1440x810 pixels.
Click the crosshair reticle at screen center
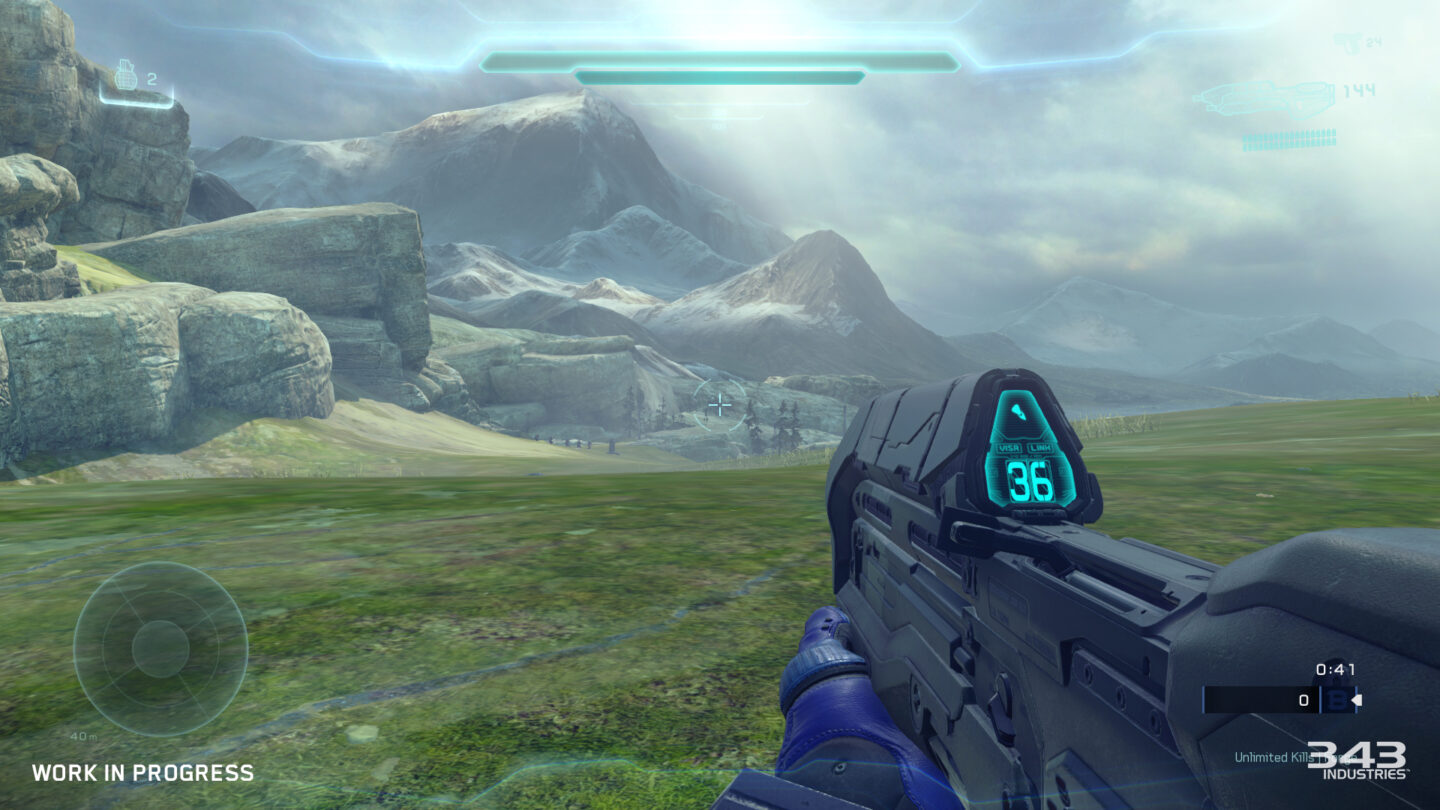pyautogui.click(x=720, y=404)
